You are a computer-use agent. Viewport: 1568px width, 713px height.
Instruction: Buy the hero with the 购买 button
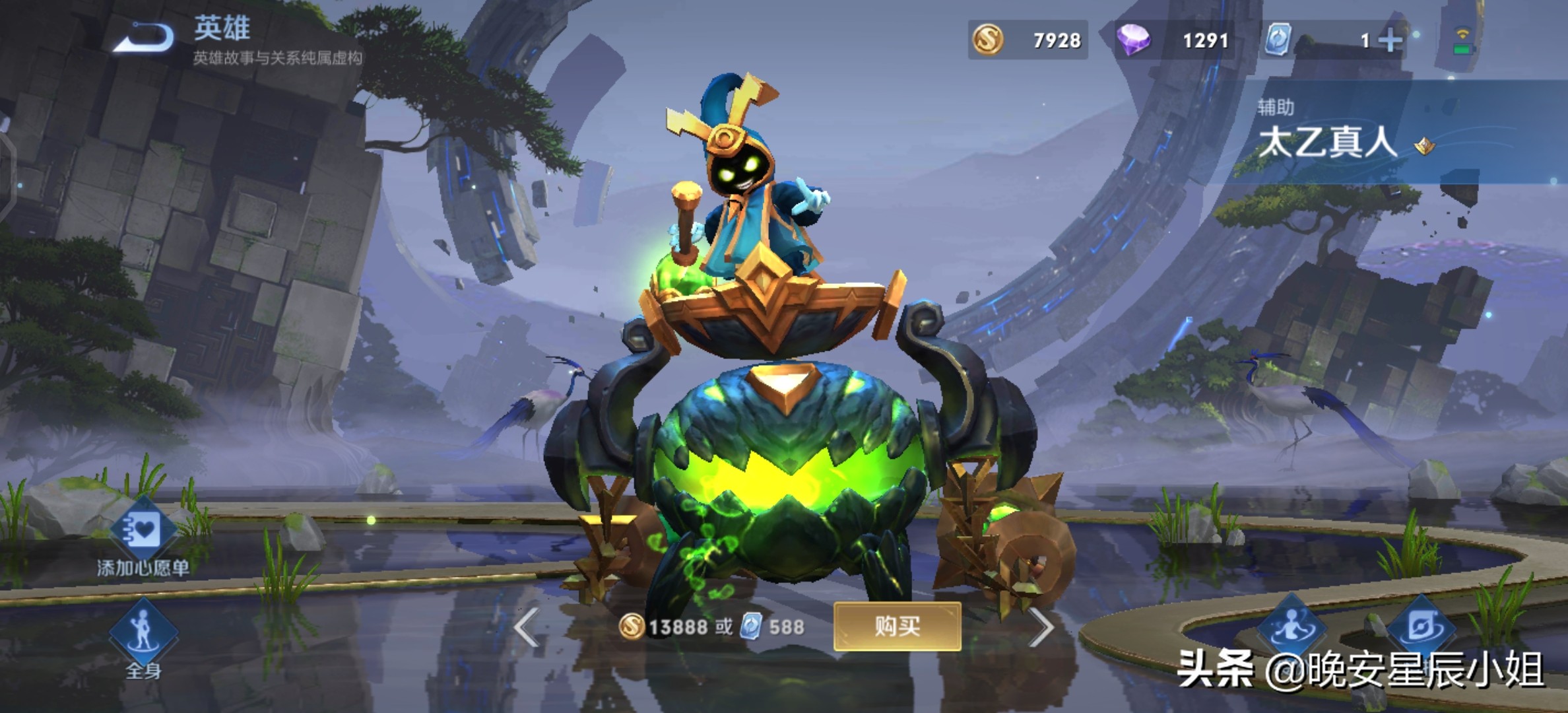click(x=897, y=626)
